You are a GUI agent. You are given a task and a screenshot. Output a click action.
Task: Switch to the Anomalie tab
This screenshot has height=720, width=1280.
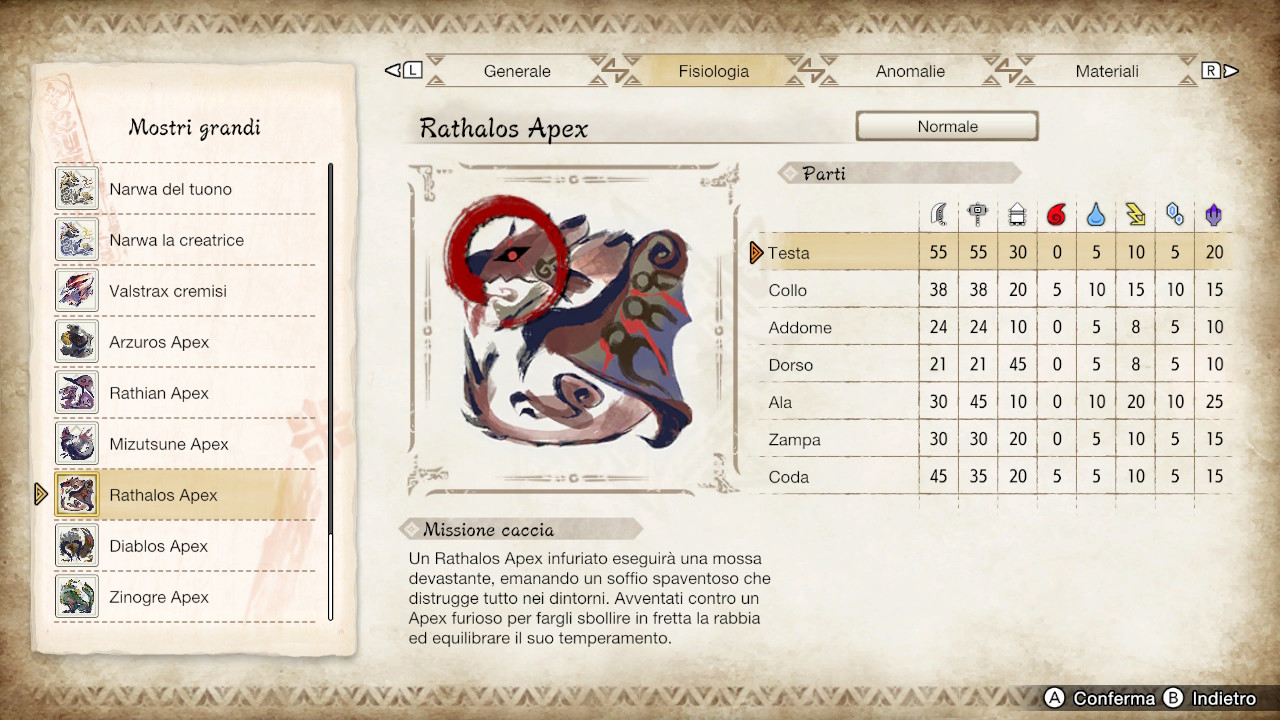coord(910,71)
